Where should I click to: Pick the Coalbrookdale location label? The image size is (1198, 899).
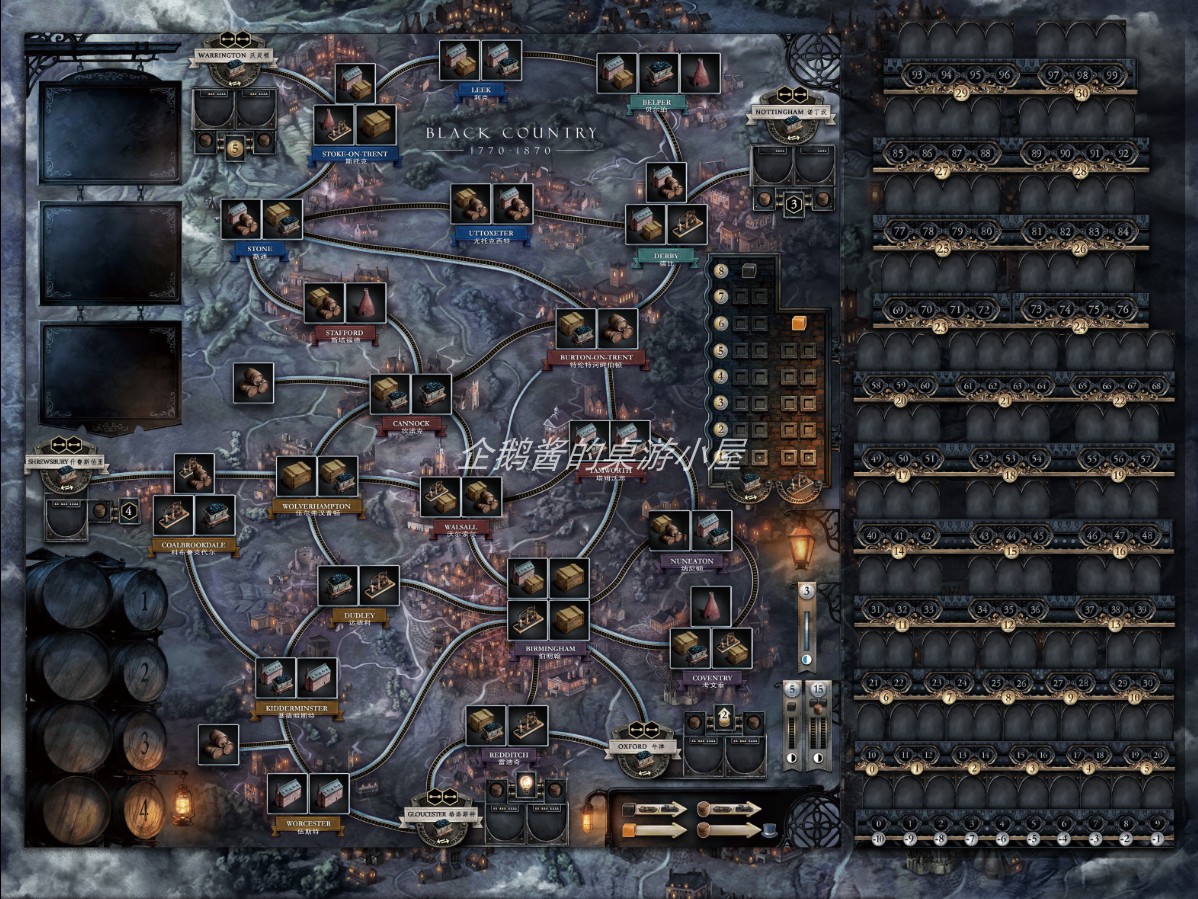(x=193, y=545)
